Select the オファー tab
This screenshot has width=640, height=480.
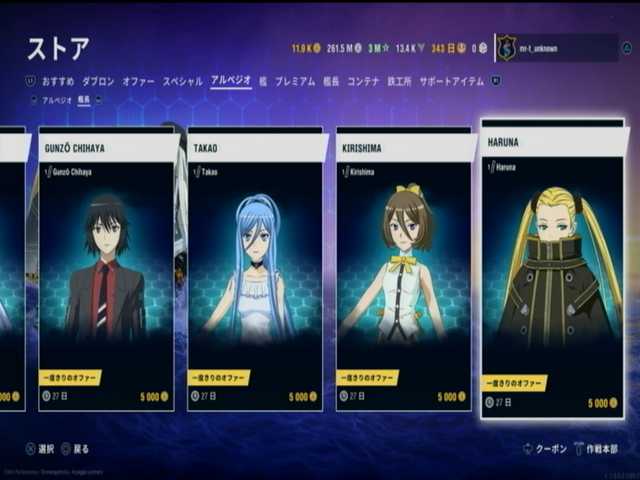click(x=138, y=81)
